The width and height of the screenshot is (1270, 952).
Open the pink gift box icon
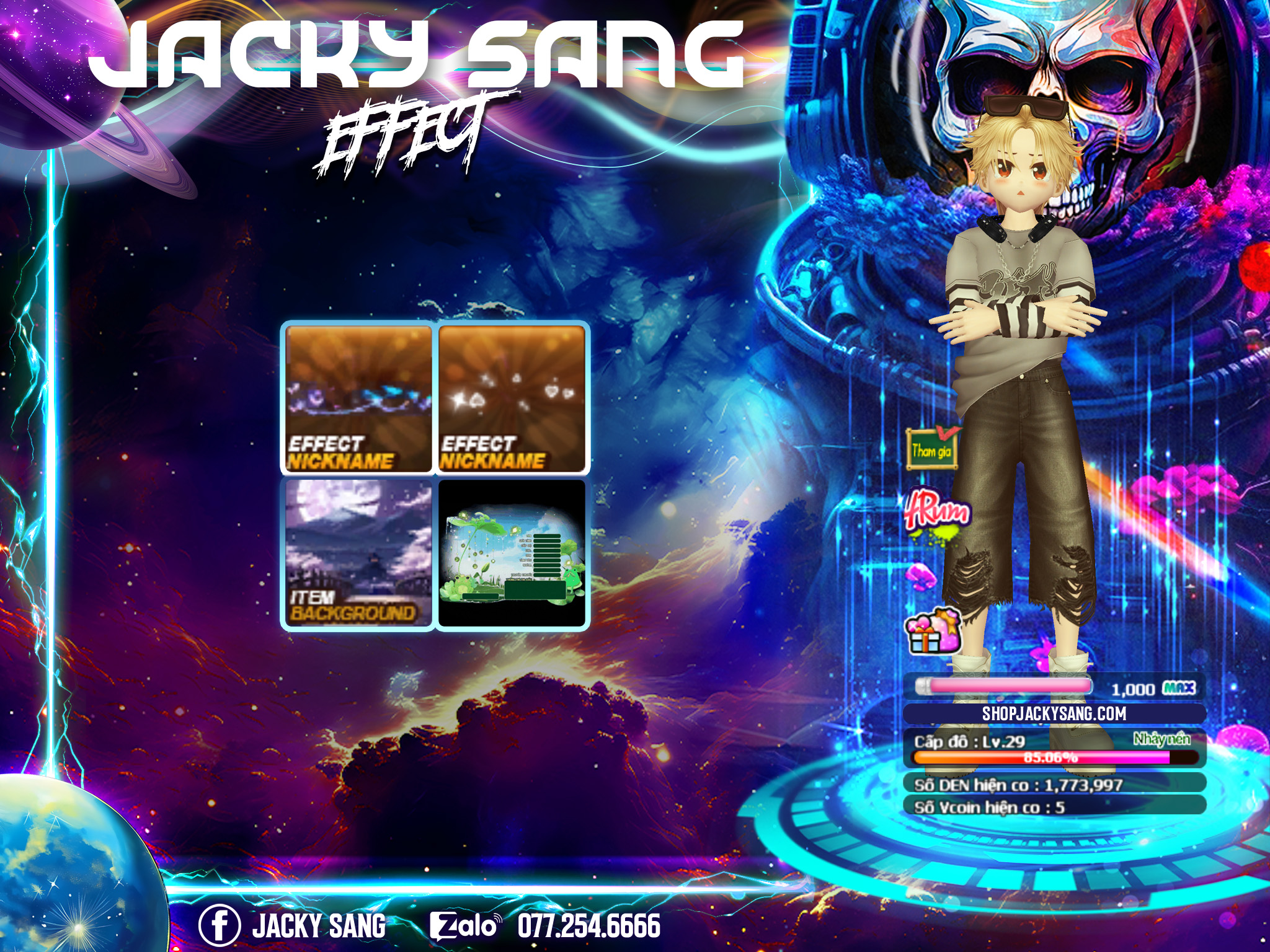933,632
